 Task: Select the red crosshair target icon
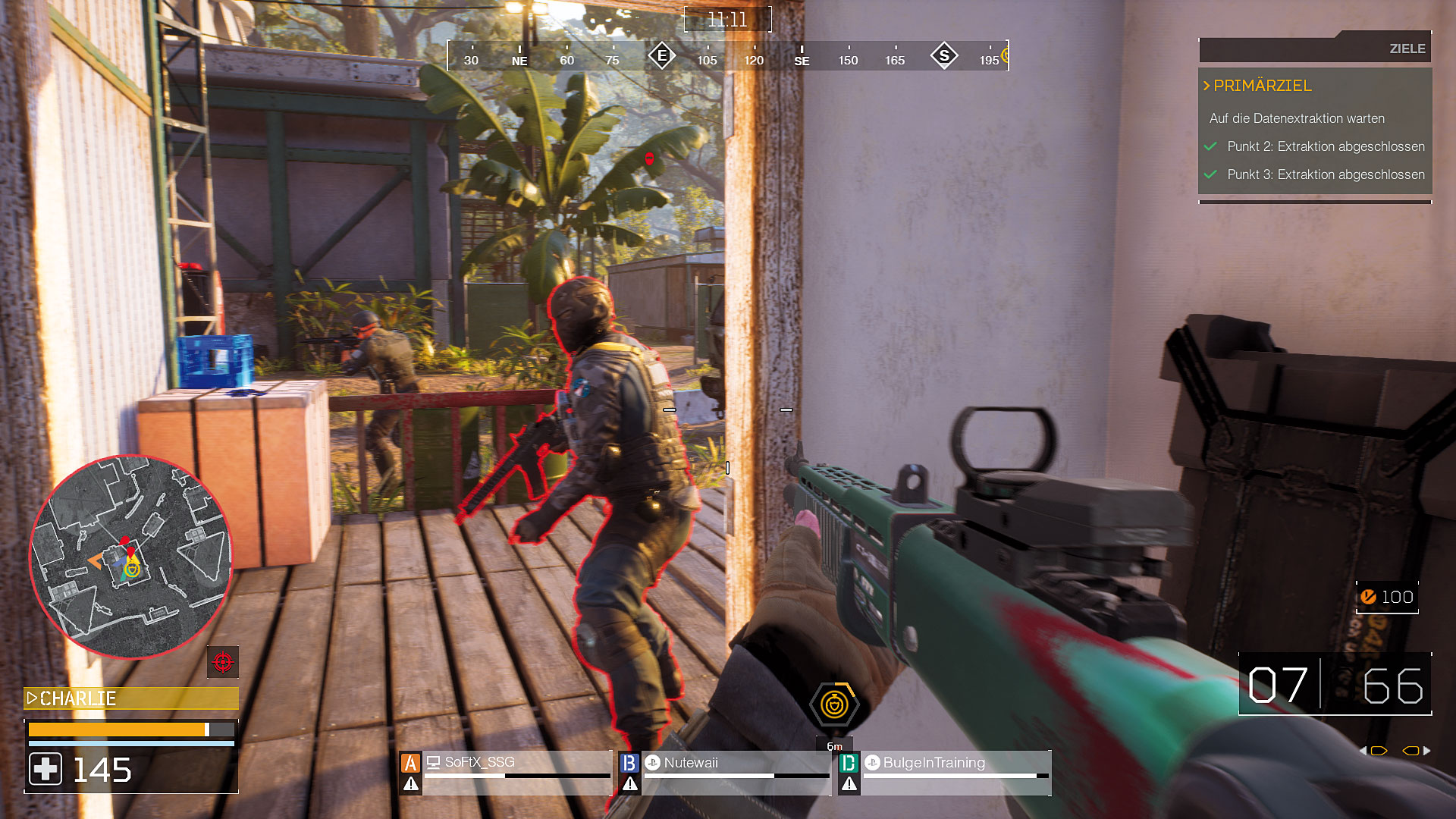tap(223, 662)
